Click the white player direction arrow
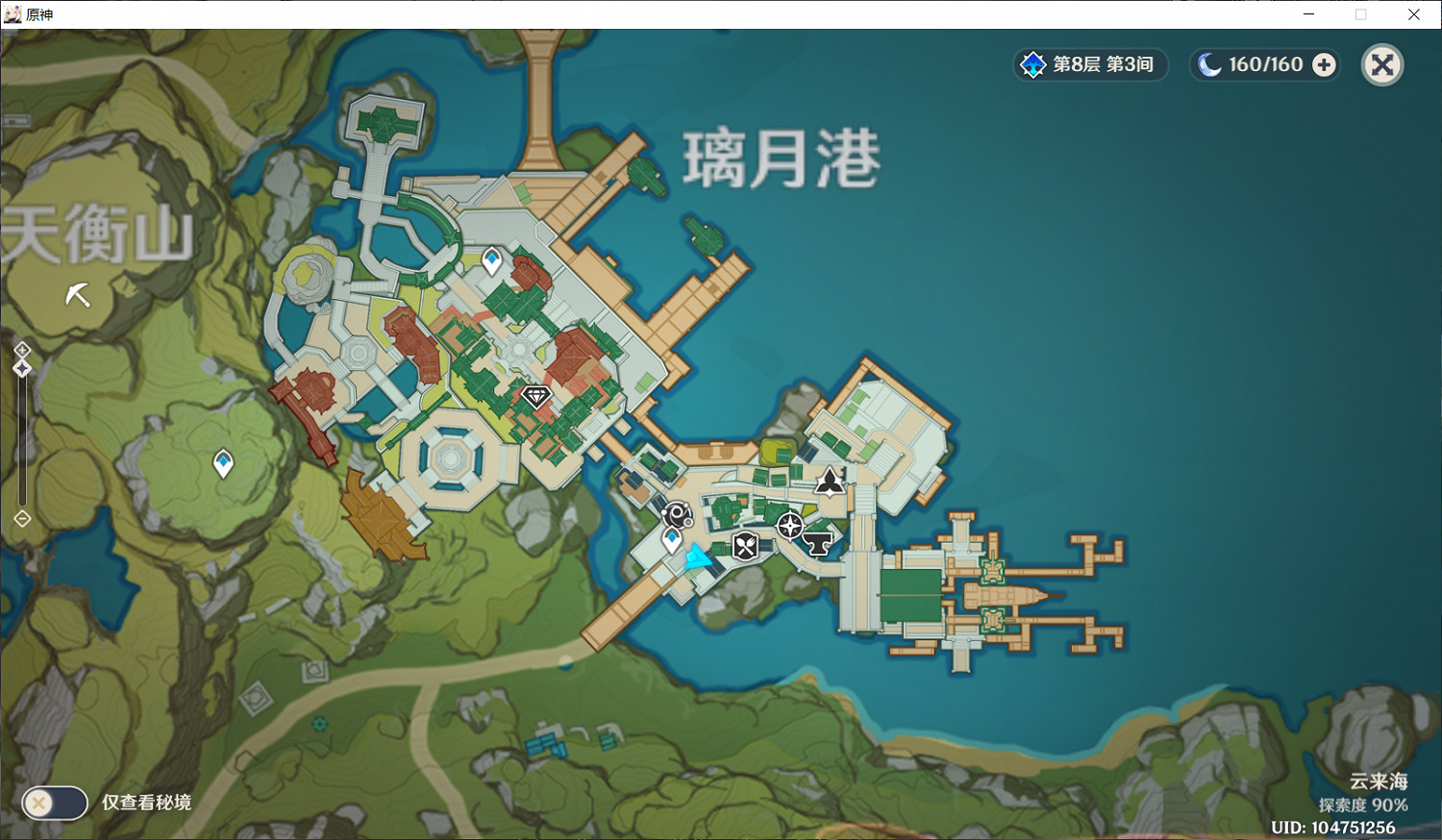This screenshot has width=1442, height=840. tap(78, 296)
